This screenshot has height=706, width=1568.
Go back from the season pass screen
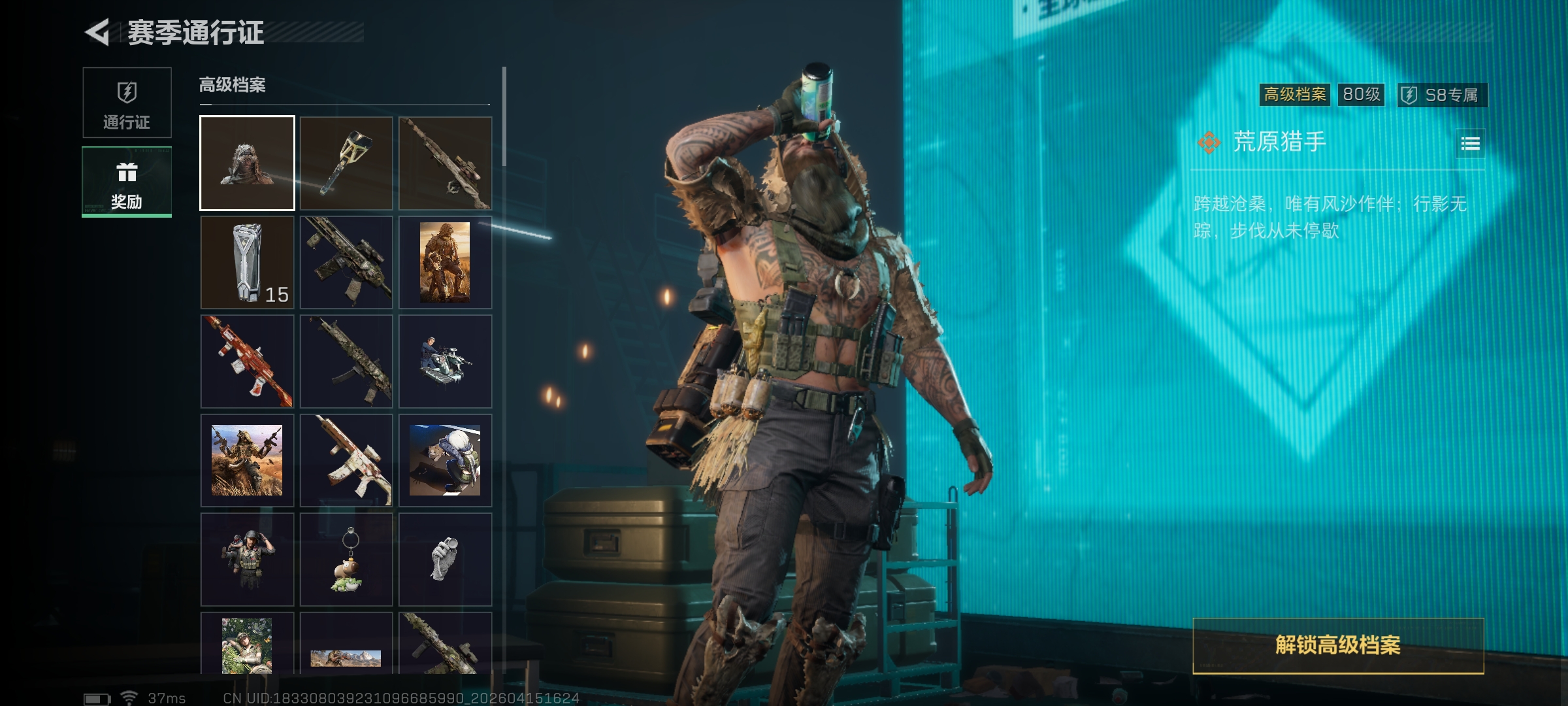pyautogui.click(x=98, y=33)
